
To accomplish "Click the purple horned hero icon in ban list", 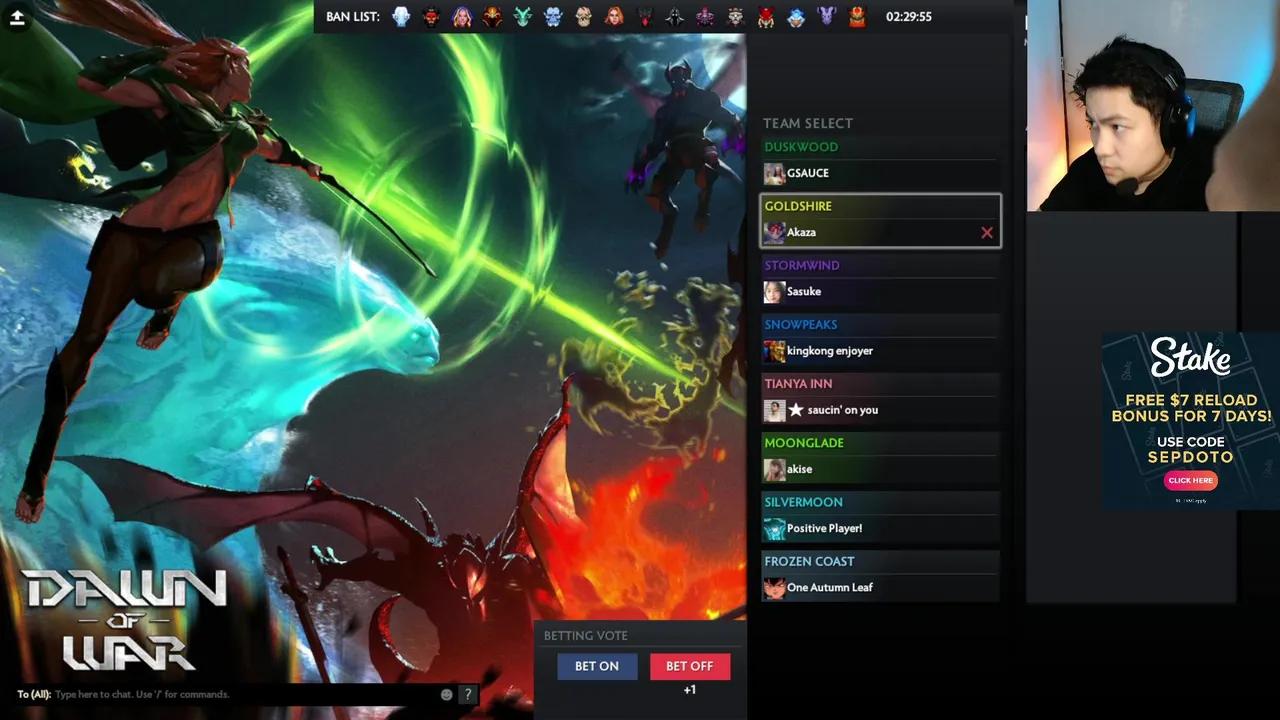I will click(x=827, y=16).
